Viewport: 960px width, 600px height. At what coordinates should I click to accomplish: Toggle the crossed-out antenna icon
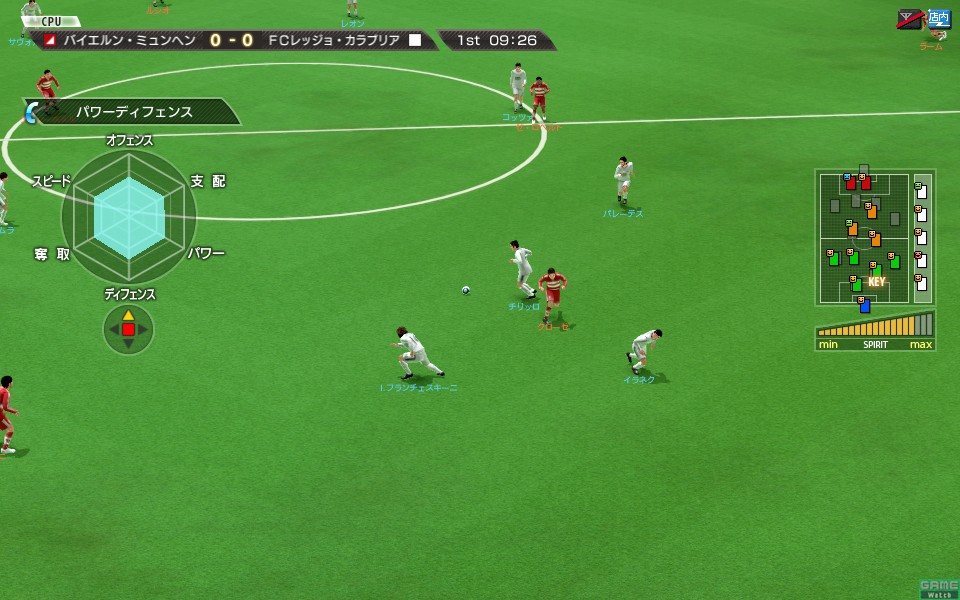(x=910, y=18)
